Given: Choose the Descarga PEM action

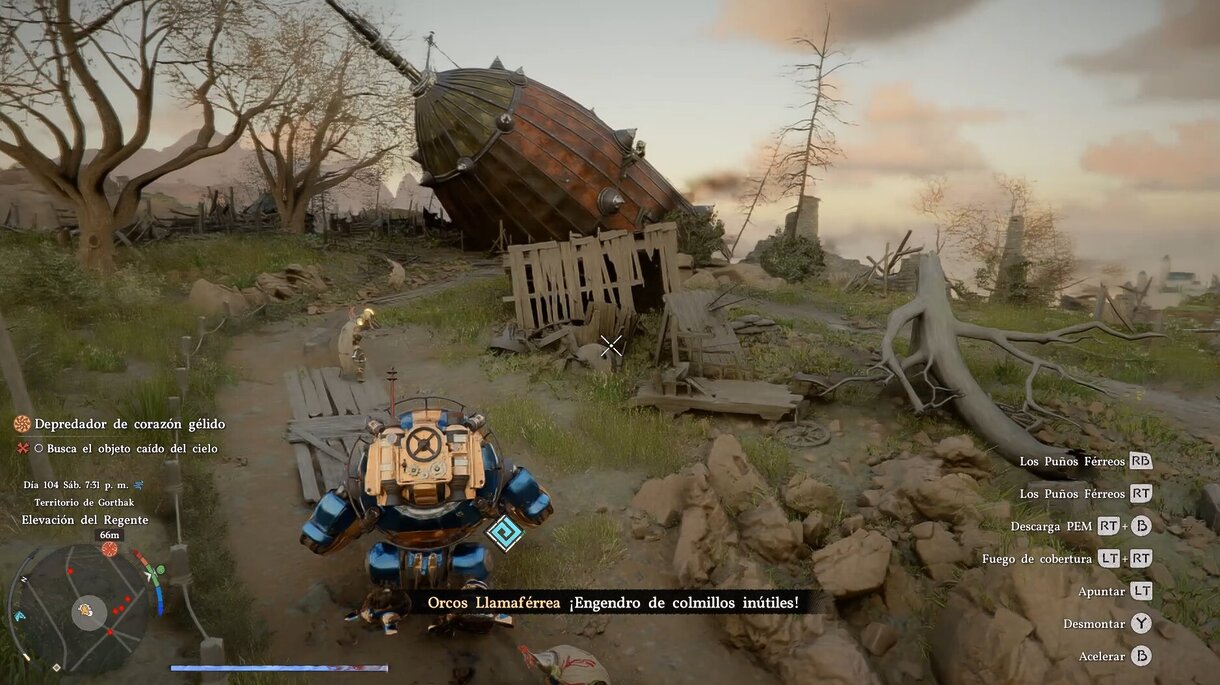Looking at the screenshot, I should 1051,526.
